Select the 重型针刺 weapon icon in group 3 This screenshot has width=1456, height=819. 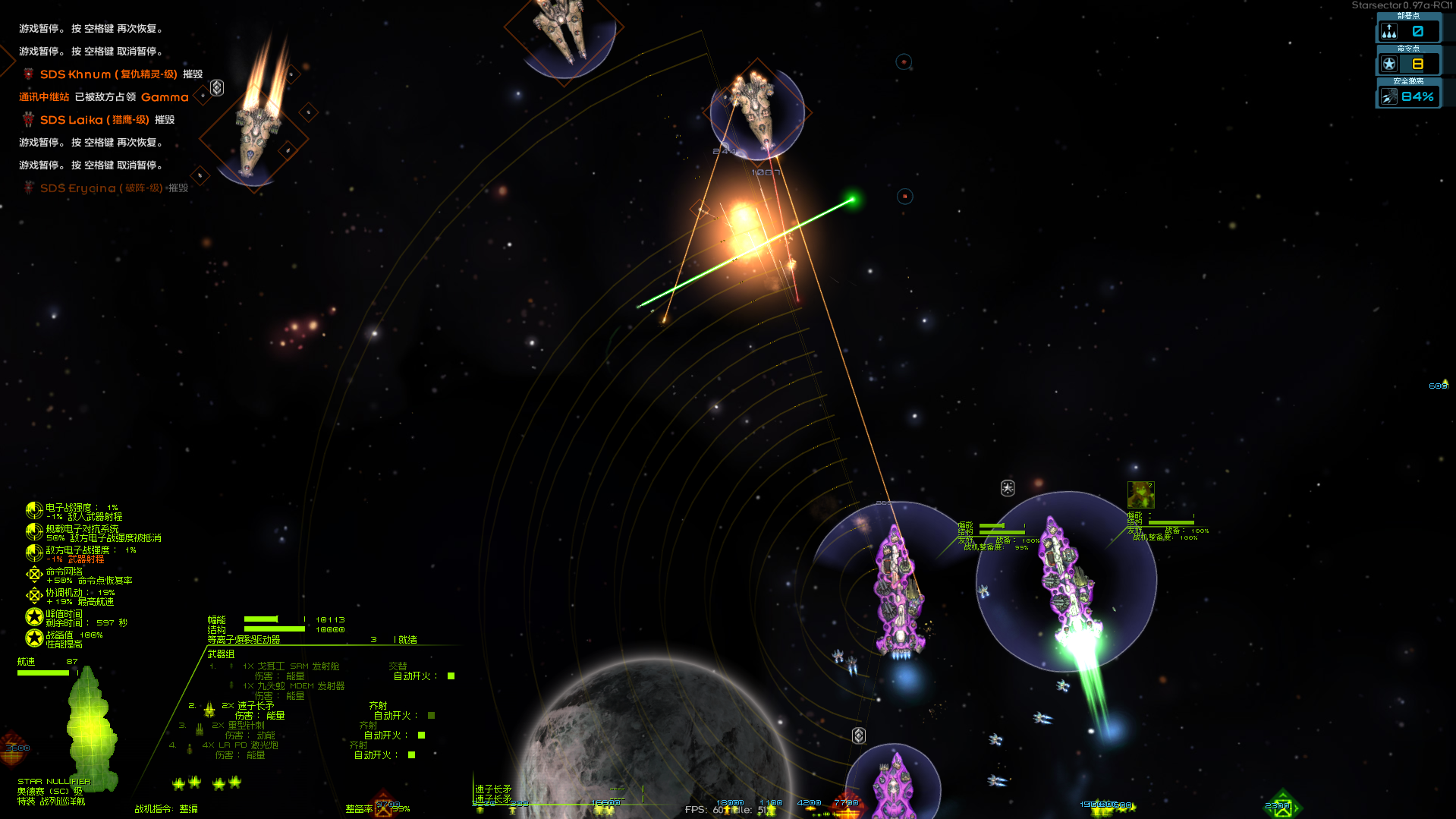(x=200, y=731)
